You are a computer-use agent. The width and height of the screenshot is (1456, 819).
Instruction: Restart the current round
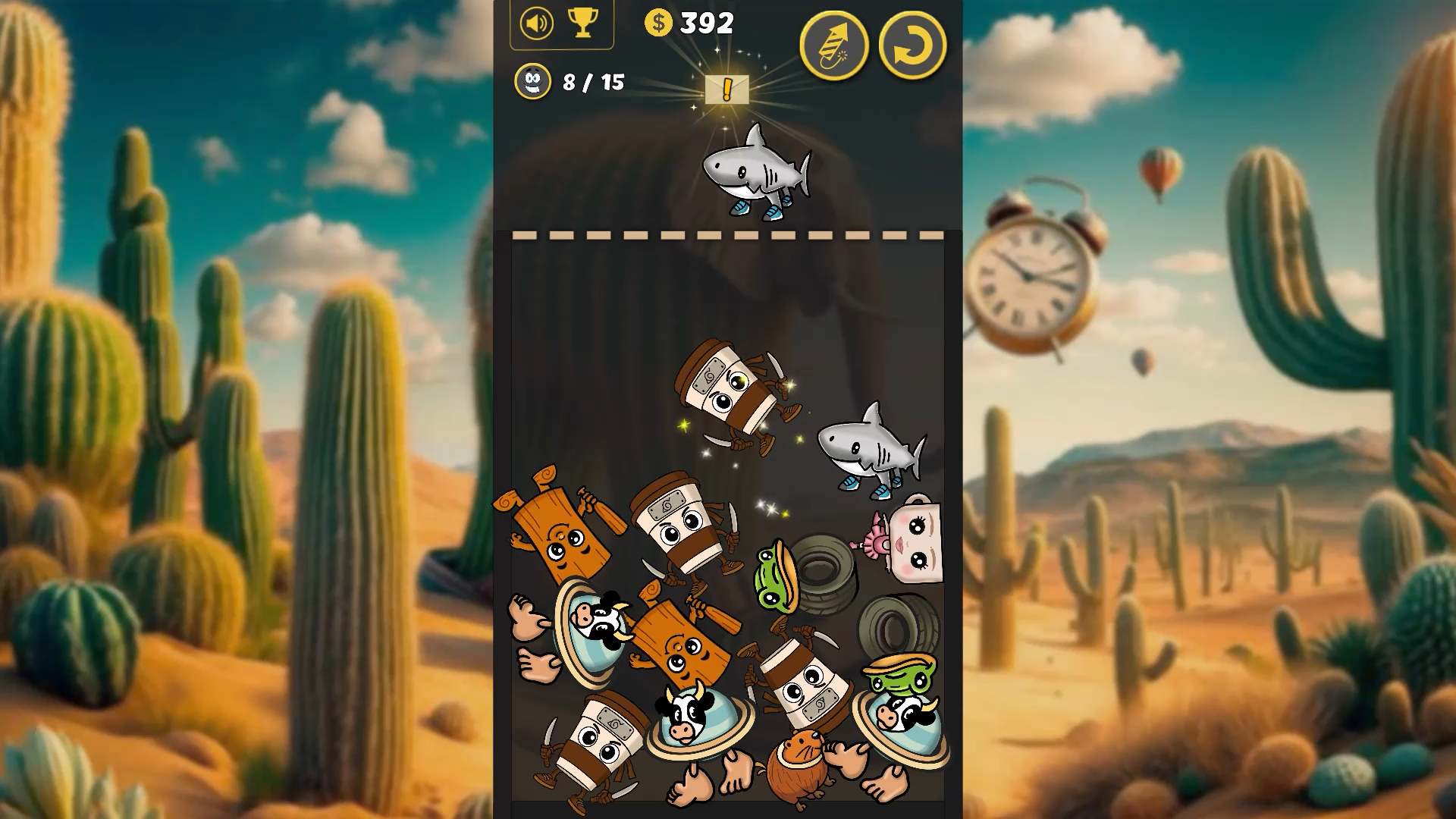[914, 45]
